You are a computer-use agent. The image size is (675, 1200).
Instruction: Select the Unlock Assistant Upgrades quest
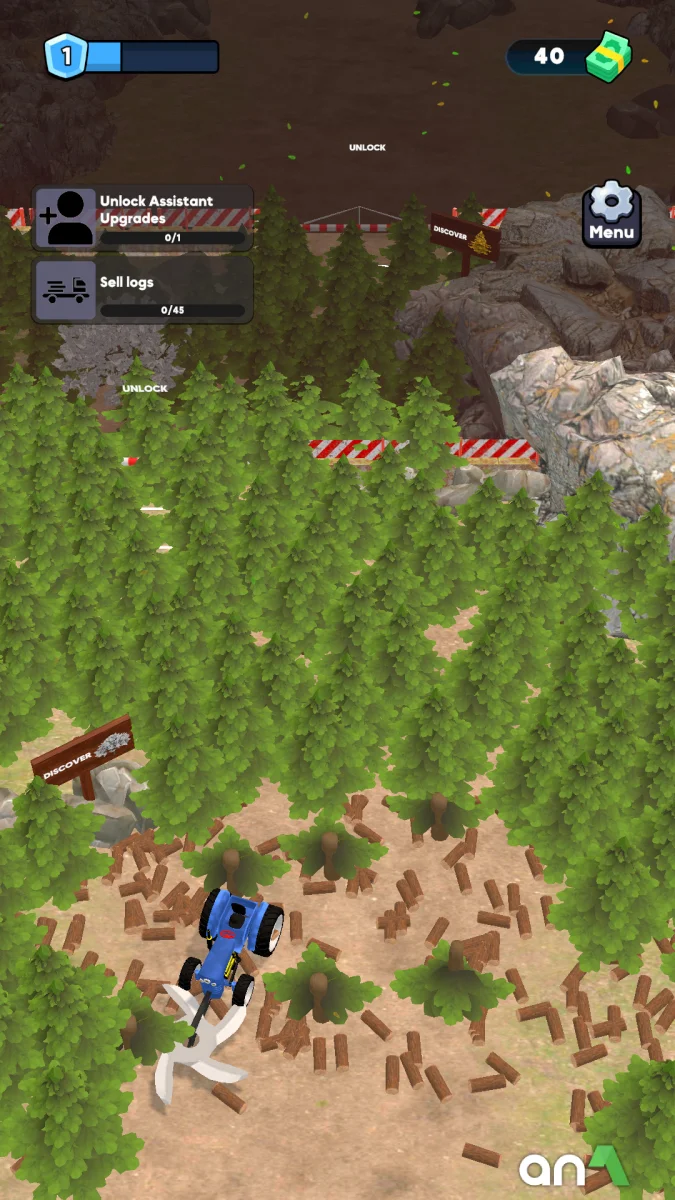143,217
